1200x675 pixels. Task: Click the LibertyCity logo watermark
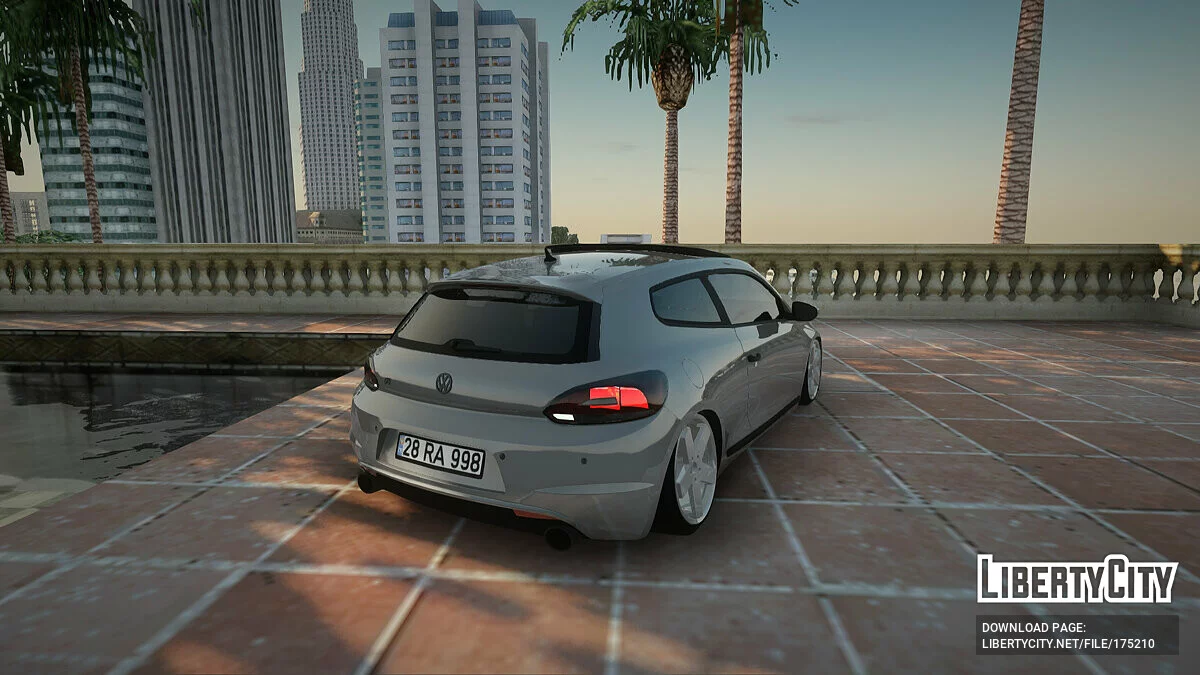tap(1077, 579)
